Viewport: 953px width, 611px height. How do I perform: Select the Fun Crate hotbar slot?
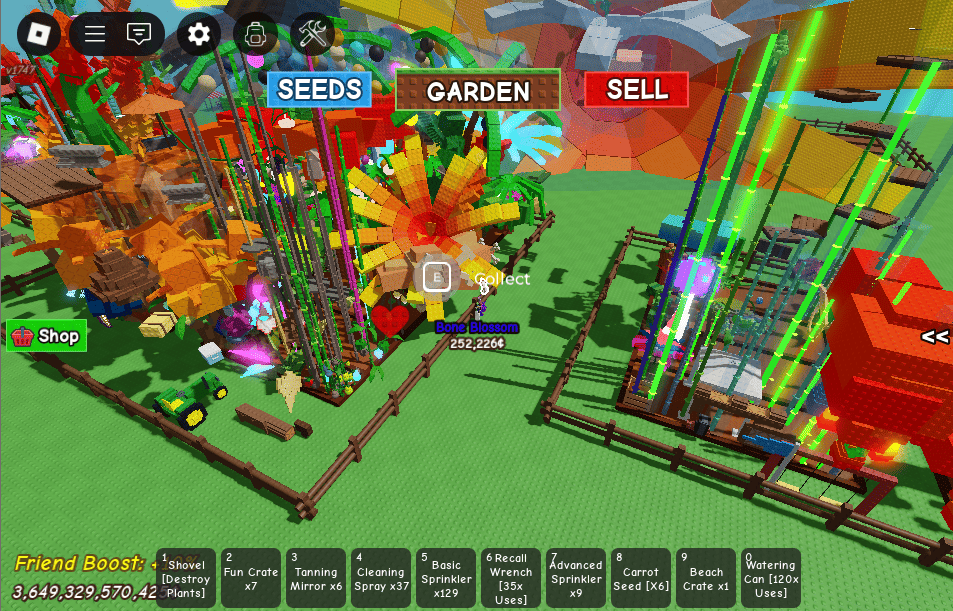click(x=251, y=578)
